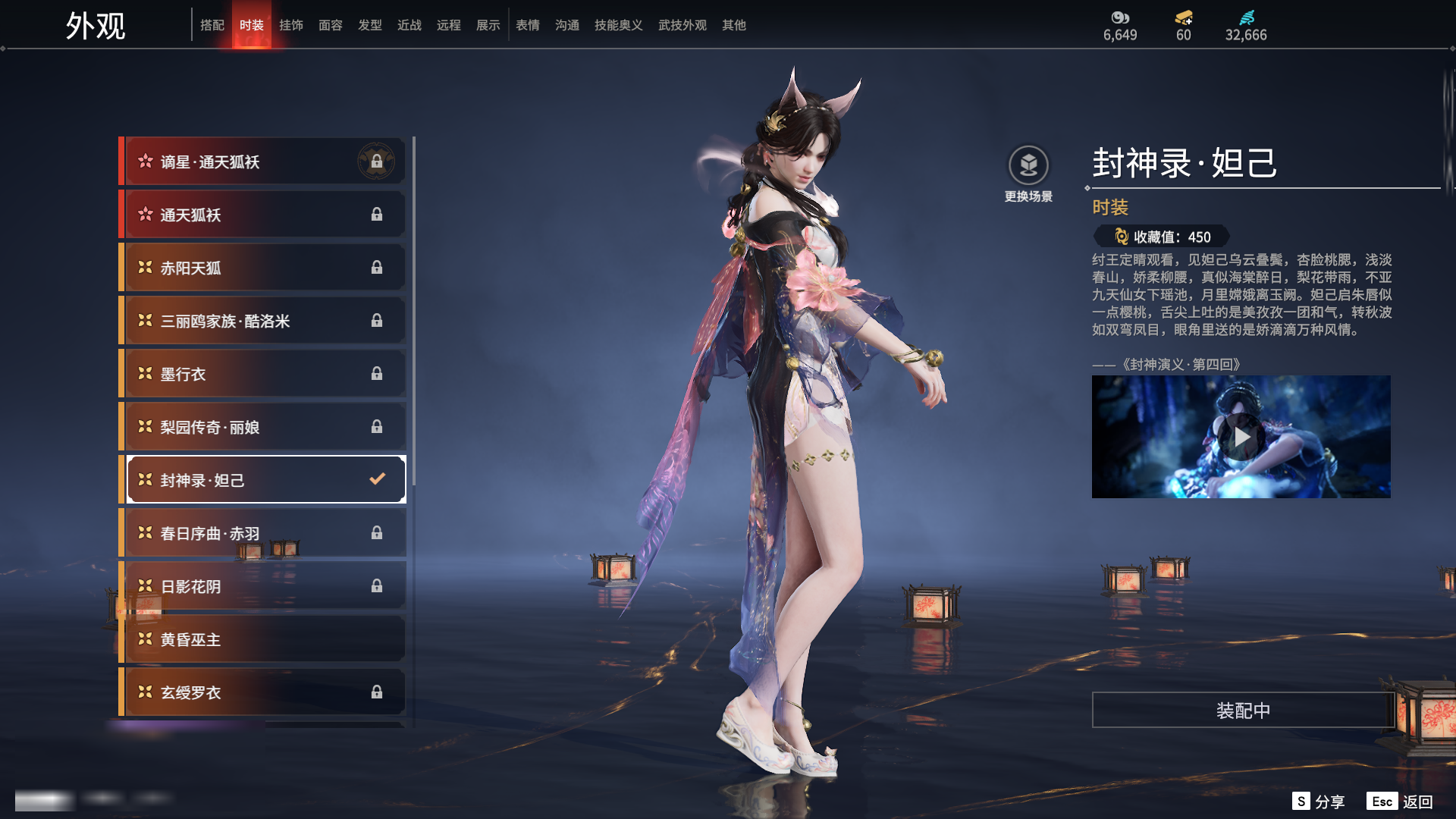This screenshot has width=1456, height=819.
Task: Open the 技能奥义 tab
Action: pos(619,25)
